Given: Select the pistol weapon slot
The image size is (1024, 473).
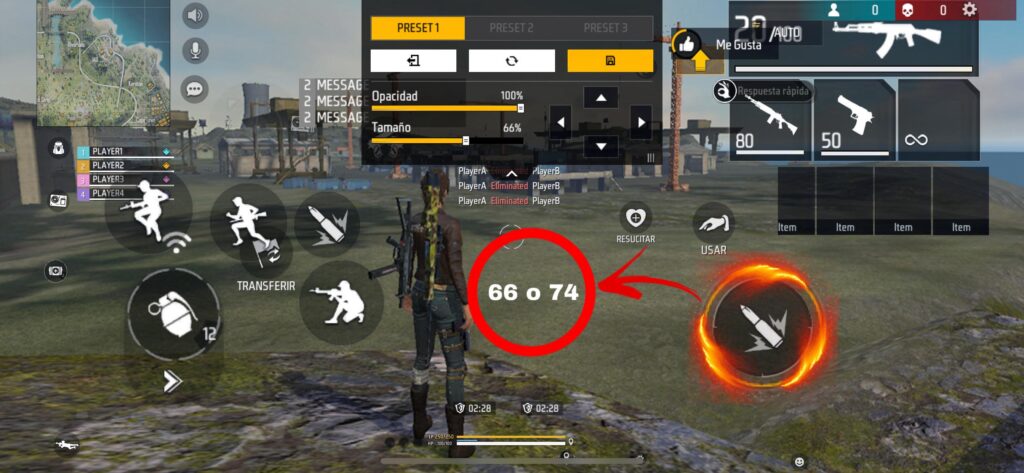Looking at the screenshot, I should point(853,118).
